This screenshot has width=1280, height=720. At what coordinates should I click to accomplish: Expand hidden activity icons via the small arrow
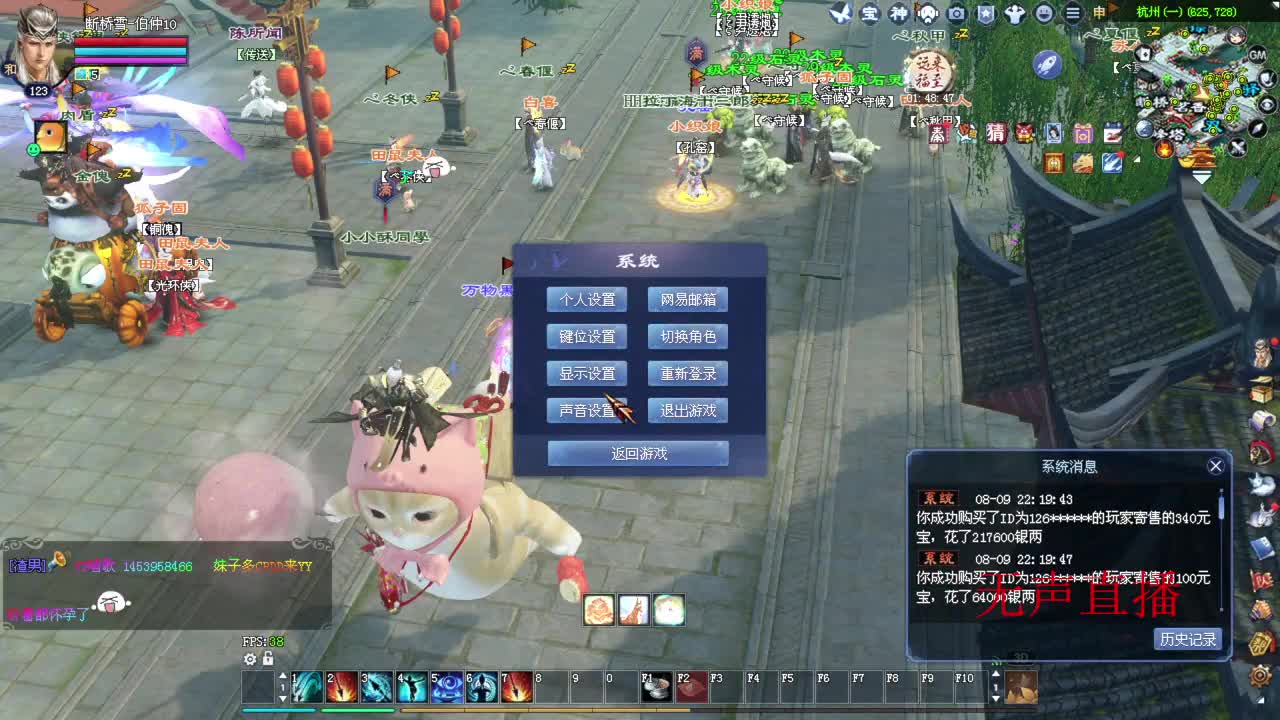[1137, 158]
